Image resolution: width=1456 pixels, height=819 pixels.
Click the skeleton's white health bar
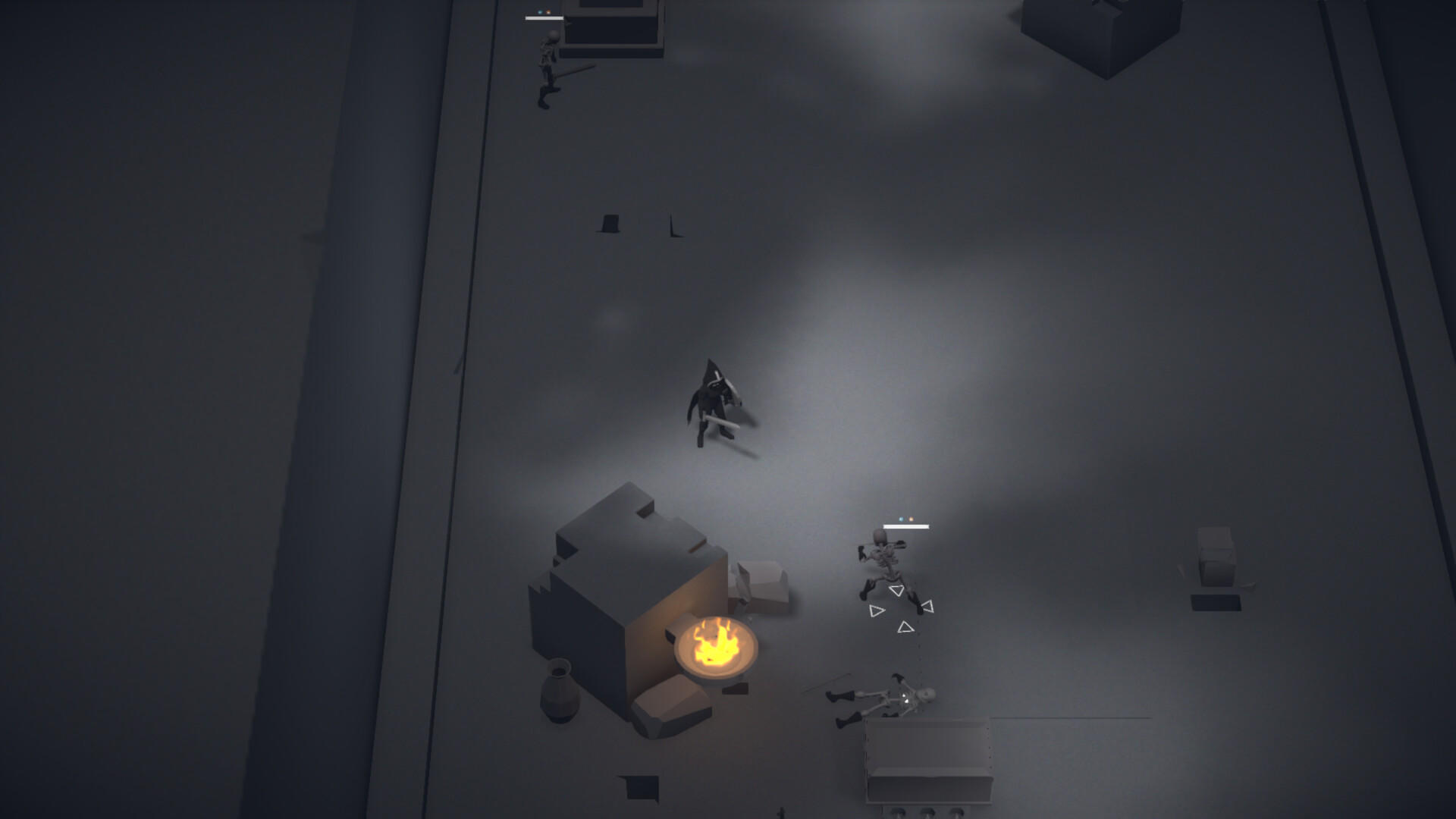tap(906, 526)
